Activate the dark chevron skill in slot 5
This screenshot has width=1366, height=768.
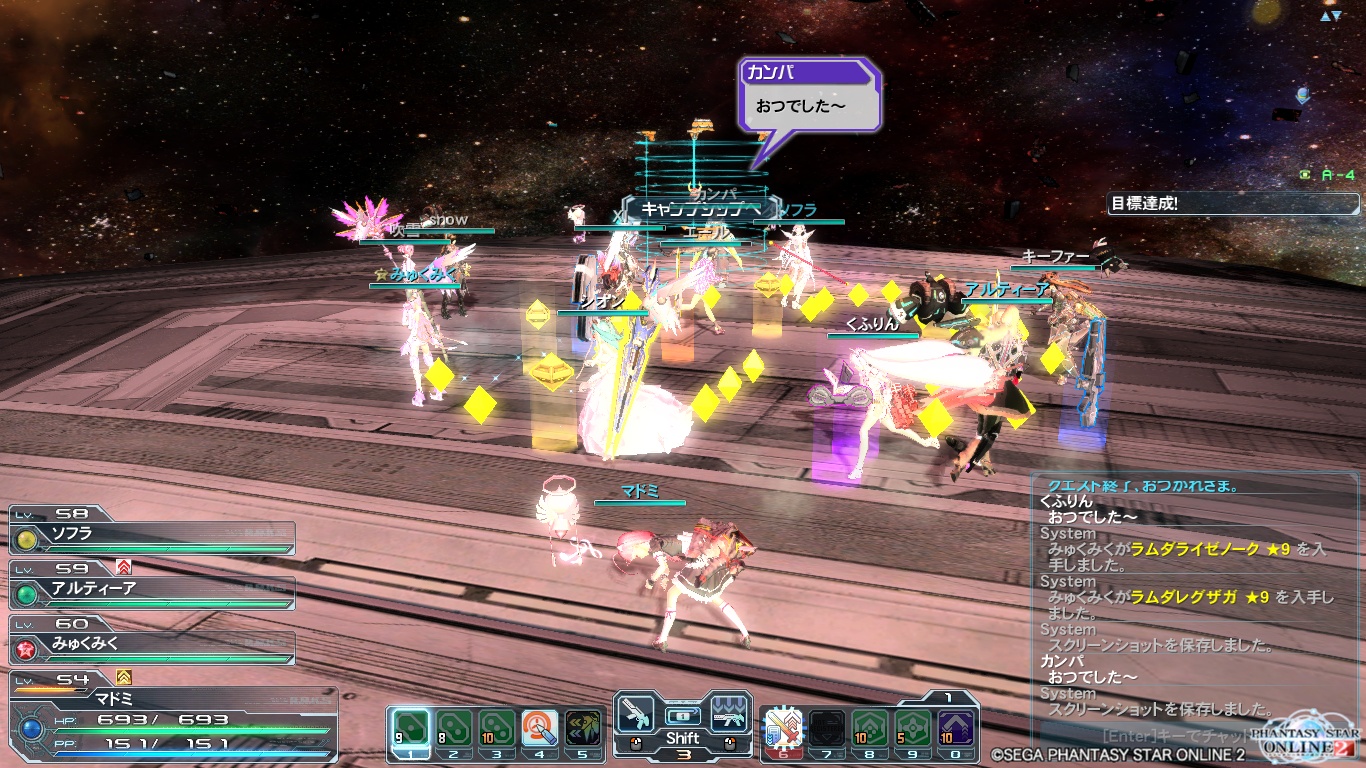pos(583,728)
